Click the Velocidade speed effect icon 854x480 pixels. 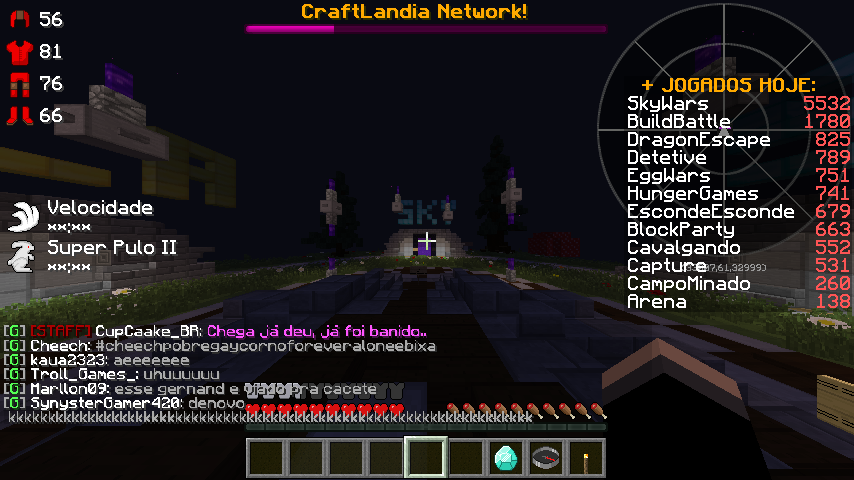click(x=23, y=215)
